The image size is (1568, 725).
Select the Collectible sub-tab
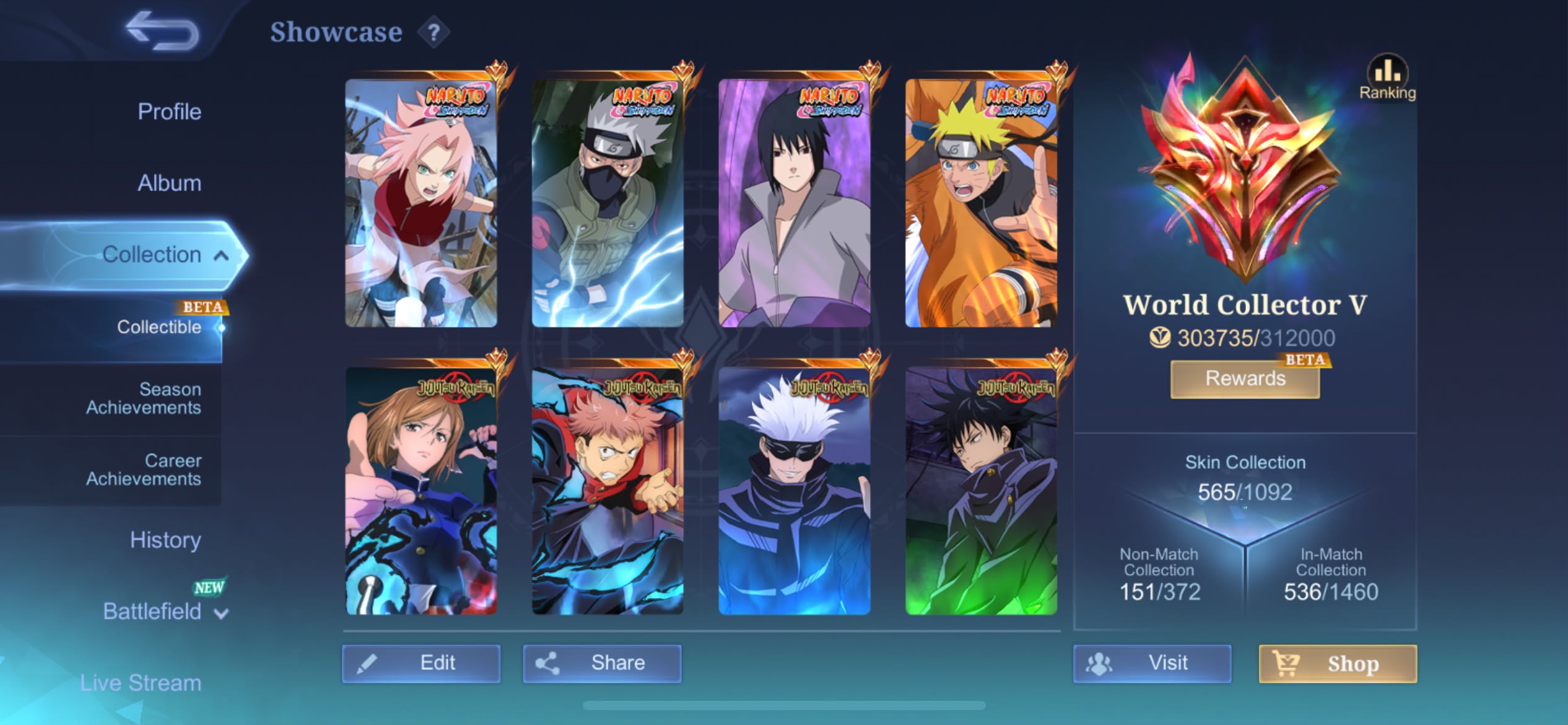[x=159, y=327]
